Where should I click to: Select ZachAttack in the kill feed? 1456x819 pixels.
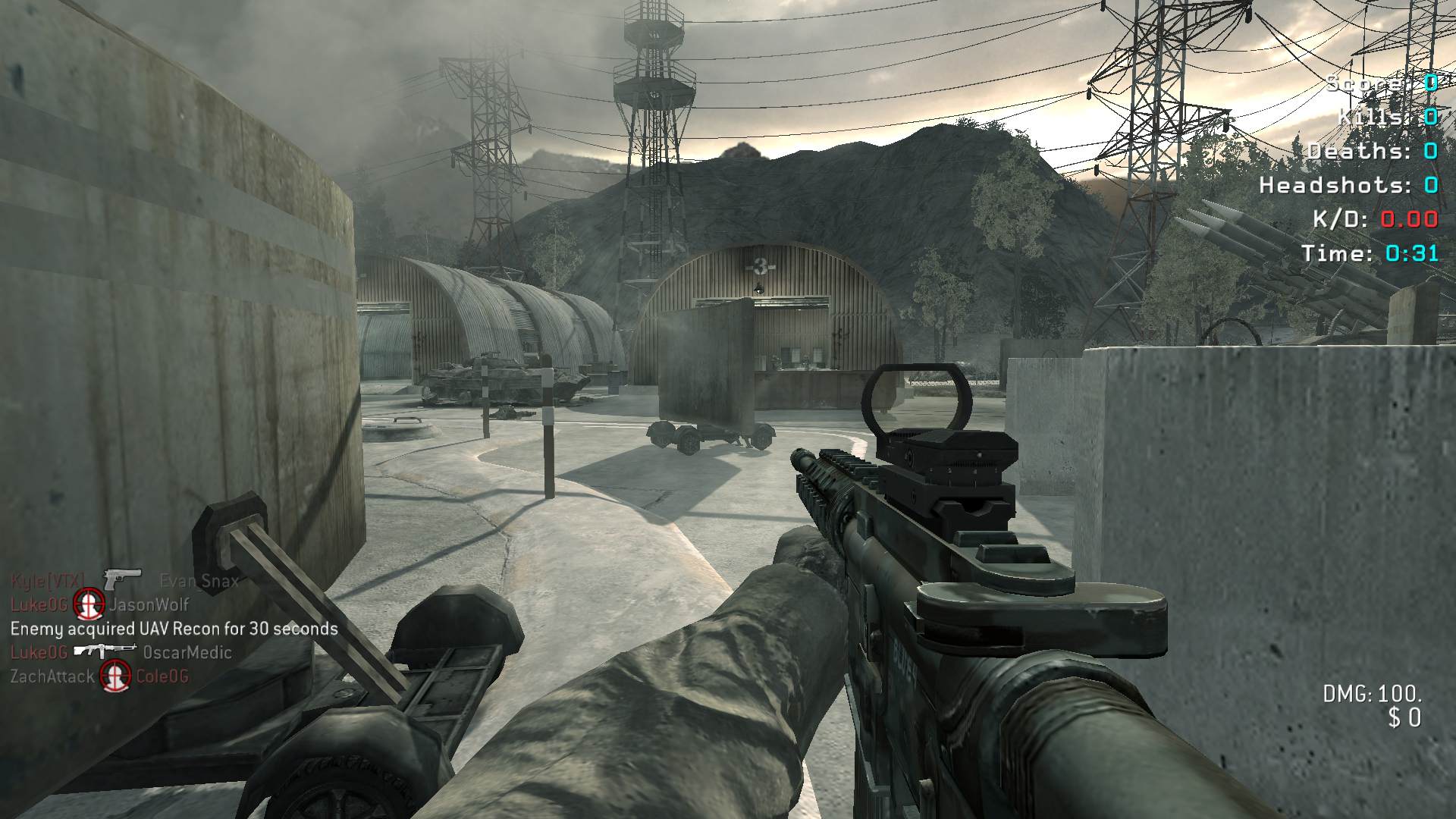point(52,676)
